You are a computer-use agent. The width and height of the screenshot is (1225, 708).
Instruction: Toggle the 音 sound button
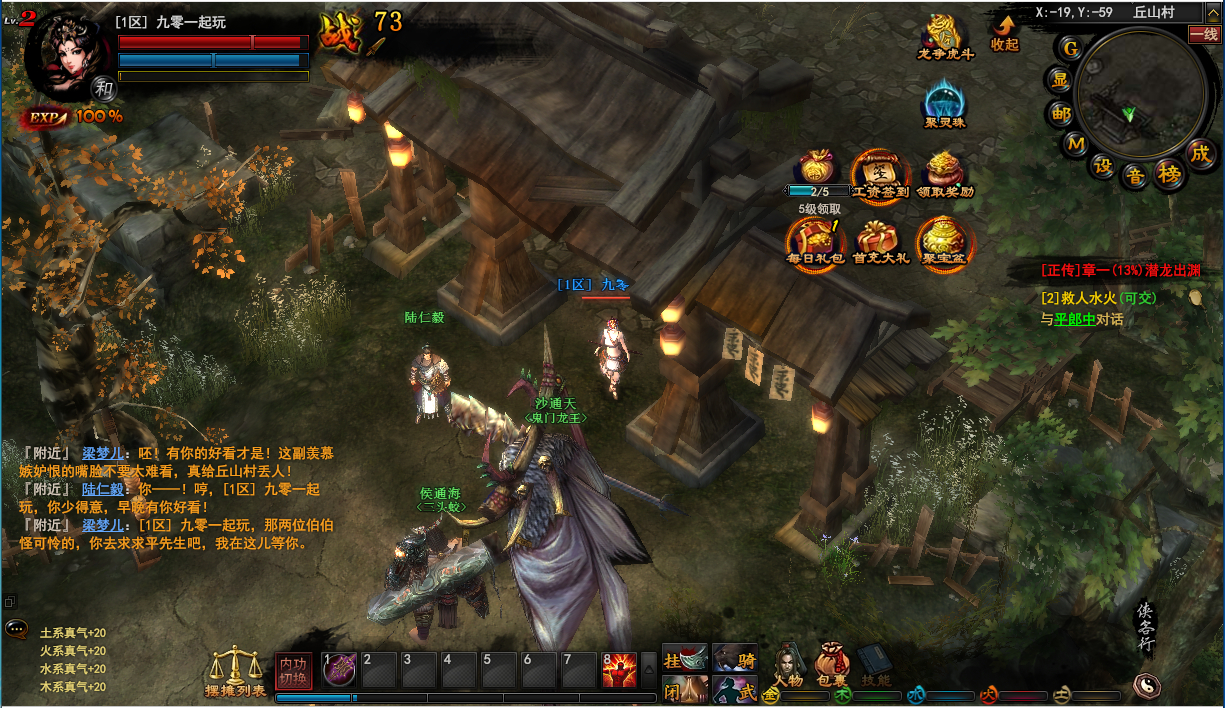1135,175
